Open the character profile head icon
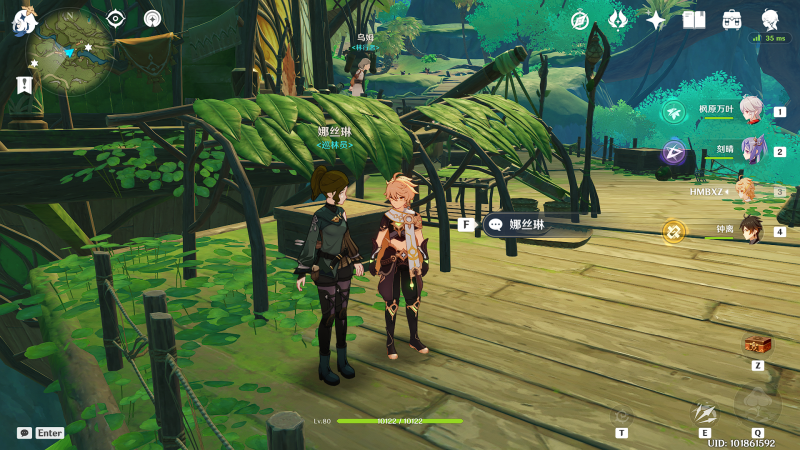The width and height of the screenshot is (800, 450). point(771,19)
